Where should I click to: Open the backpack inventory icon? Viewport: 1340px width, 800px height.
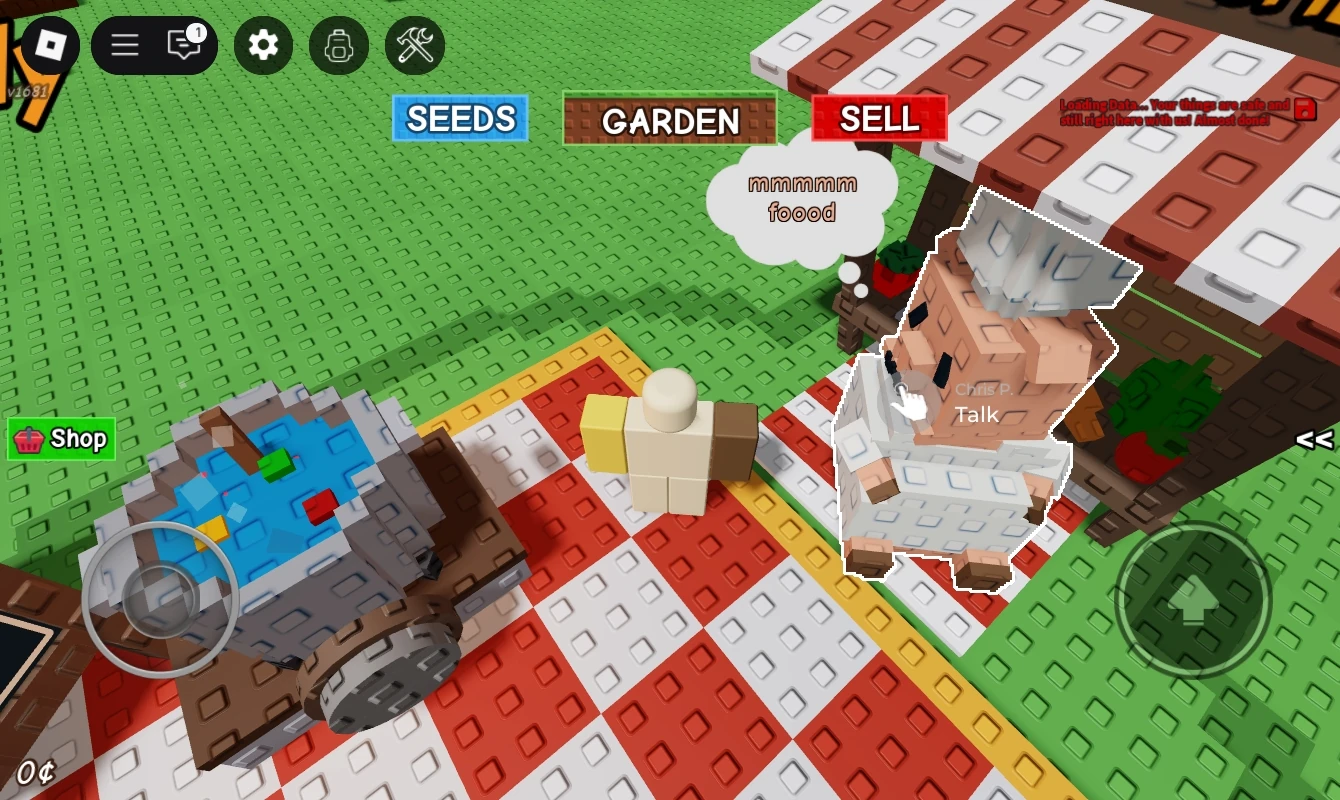(338, 45)
